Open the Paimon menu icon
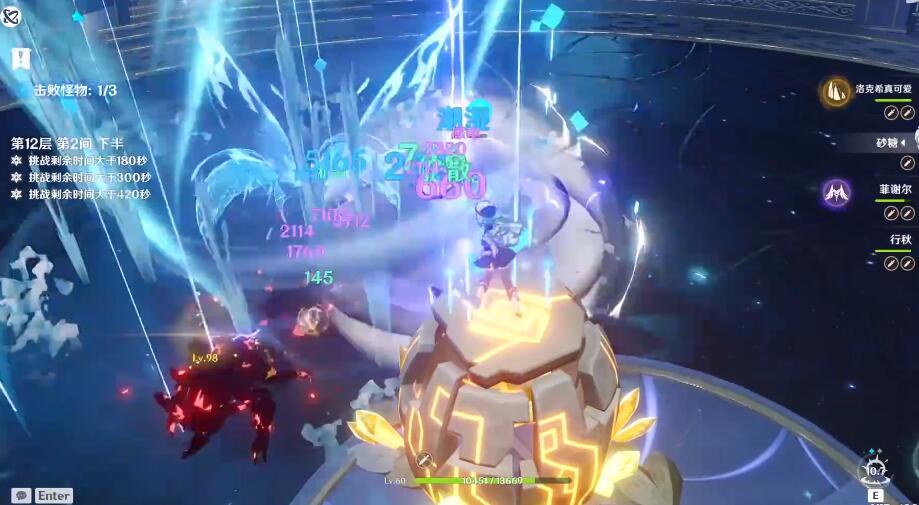 [12, 15]
